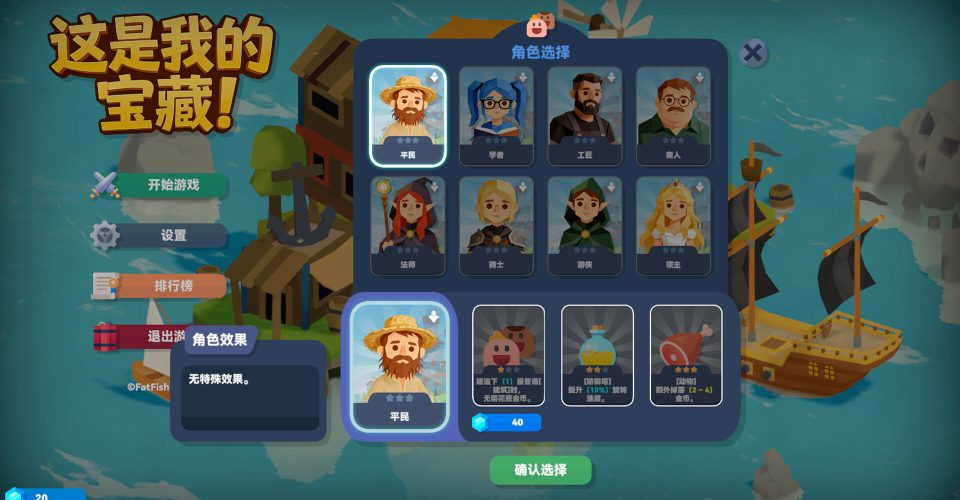Pick the 工匠 craftsman character

(x=585, y=114)
